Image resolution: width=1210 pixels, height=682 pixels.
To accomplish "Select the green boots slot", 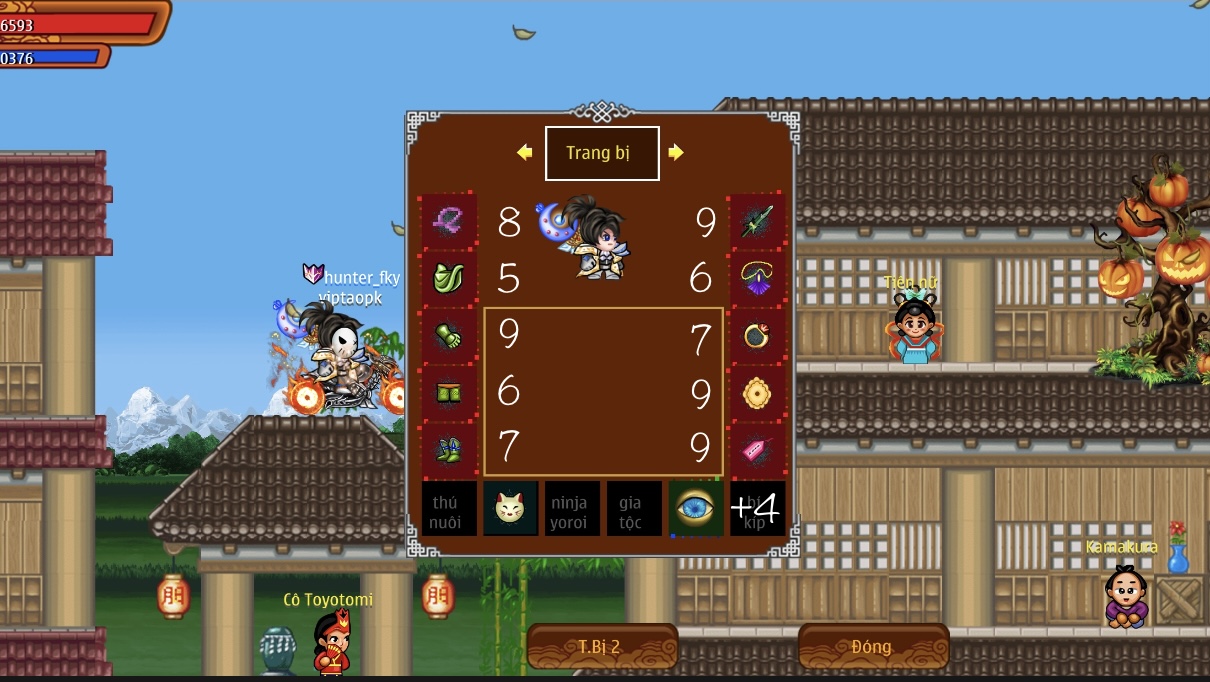I will click(x=448, y=450).
